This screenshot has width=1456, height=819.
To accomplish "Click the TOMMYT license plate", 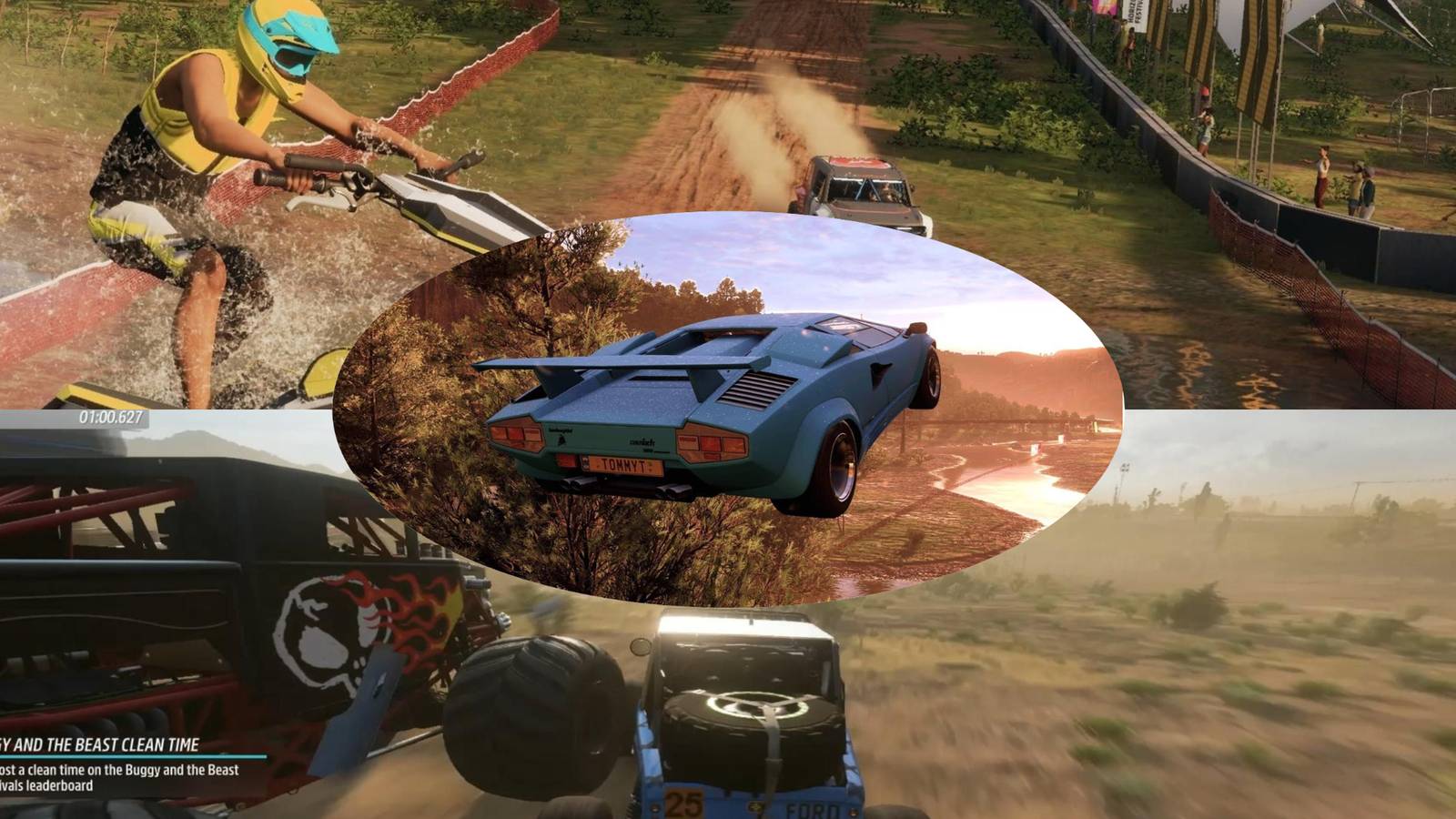I will (x=624, y=464).
